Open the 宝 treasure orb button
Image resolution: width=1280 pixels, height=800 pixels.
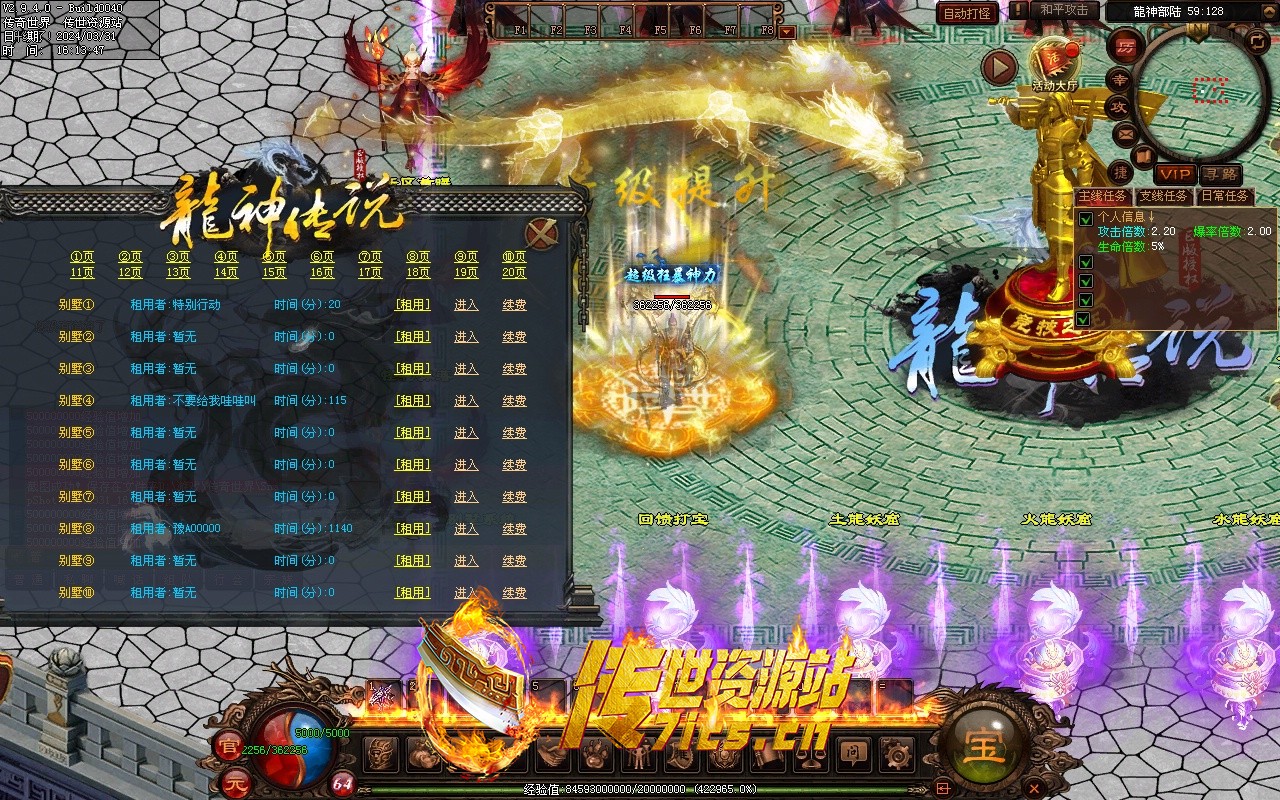(984, 745)
